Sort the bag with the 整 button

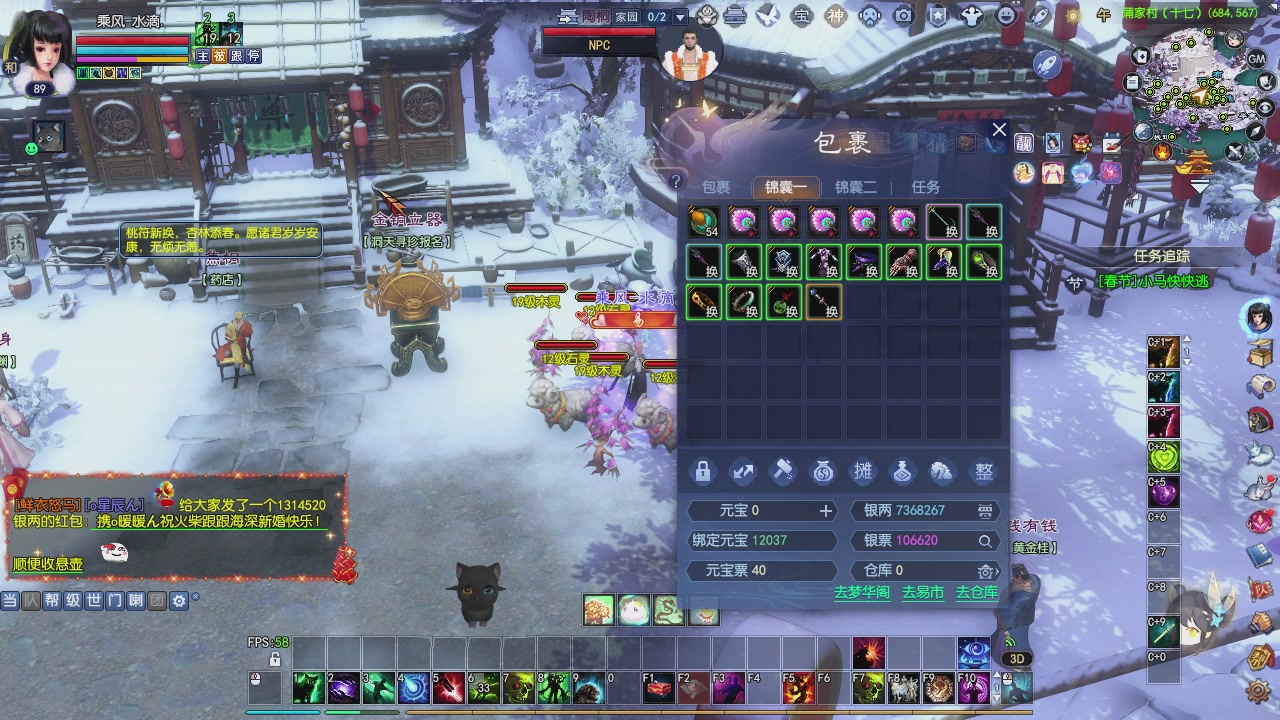[984, 471]
